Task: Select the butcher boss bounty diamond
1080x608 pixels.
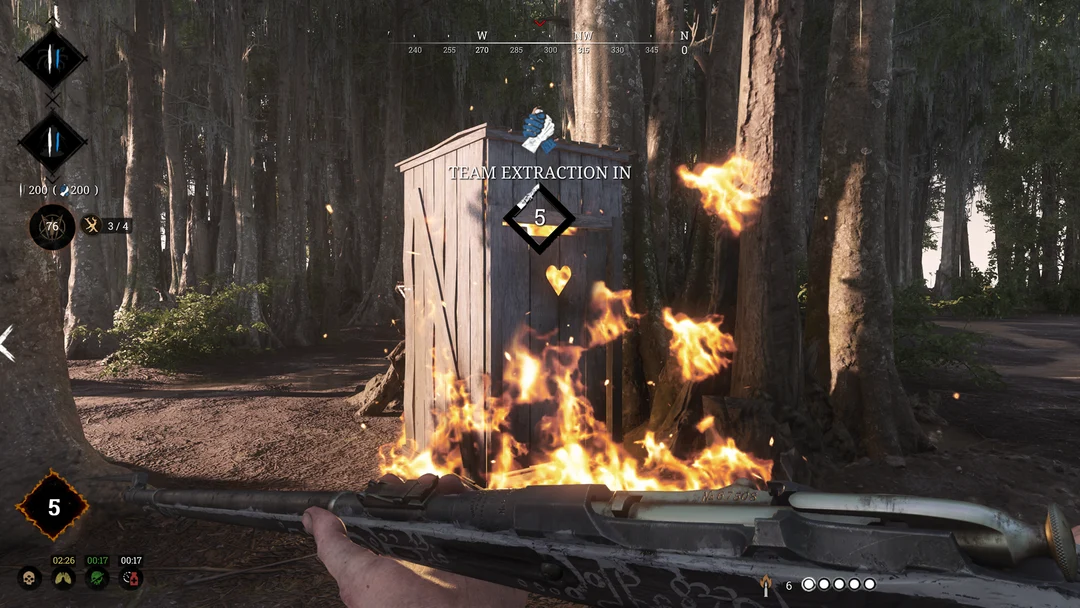Action: pos(52,141)
